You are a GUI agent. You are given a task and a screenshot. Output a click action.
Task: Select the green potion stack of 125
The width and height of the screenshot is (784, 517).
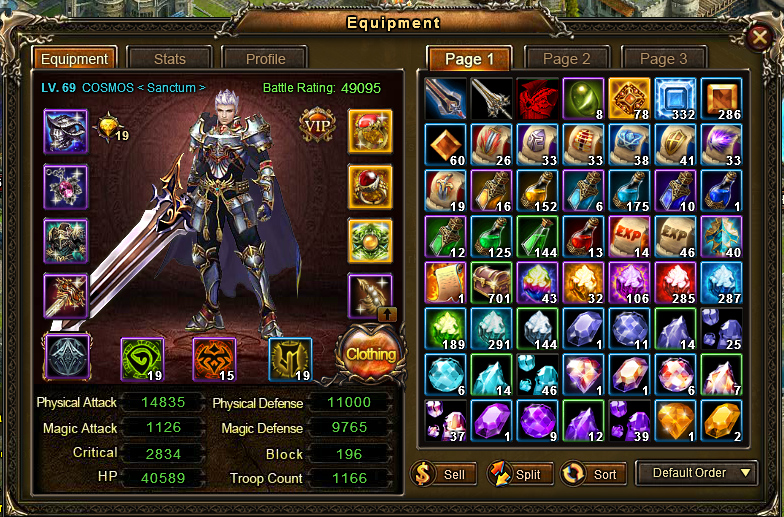[491, 236]
